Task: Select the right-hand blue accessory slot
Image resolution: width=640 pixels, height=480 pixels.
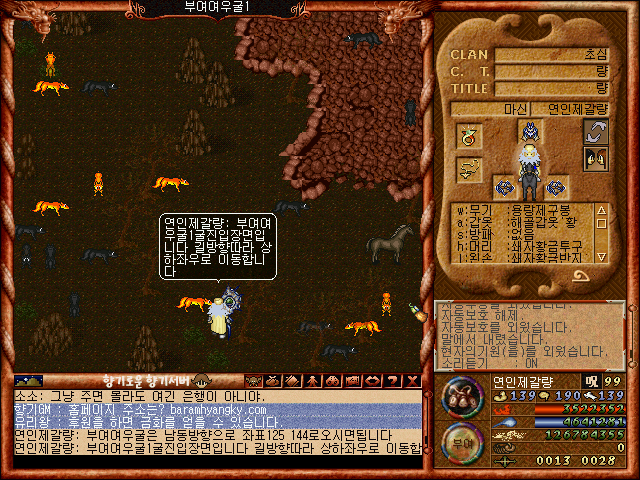Action: point(554,187)
